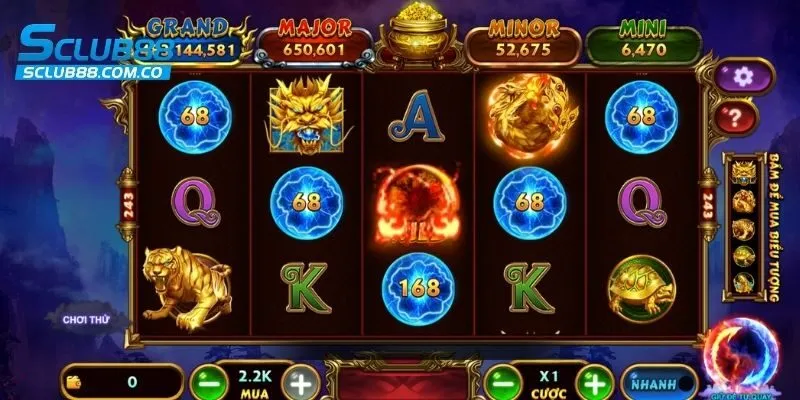Increase the MUA buy amount
Screen dimensions: 800x400
[301, 382]
